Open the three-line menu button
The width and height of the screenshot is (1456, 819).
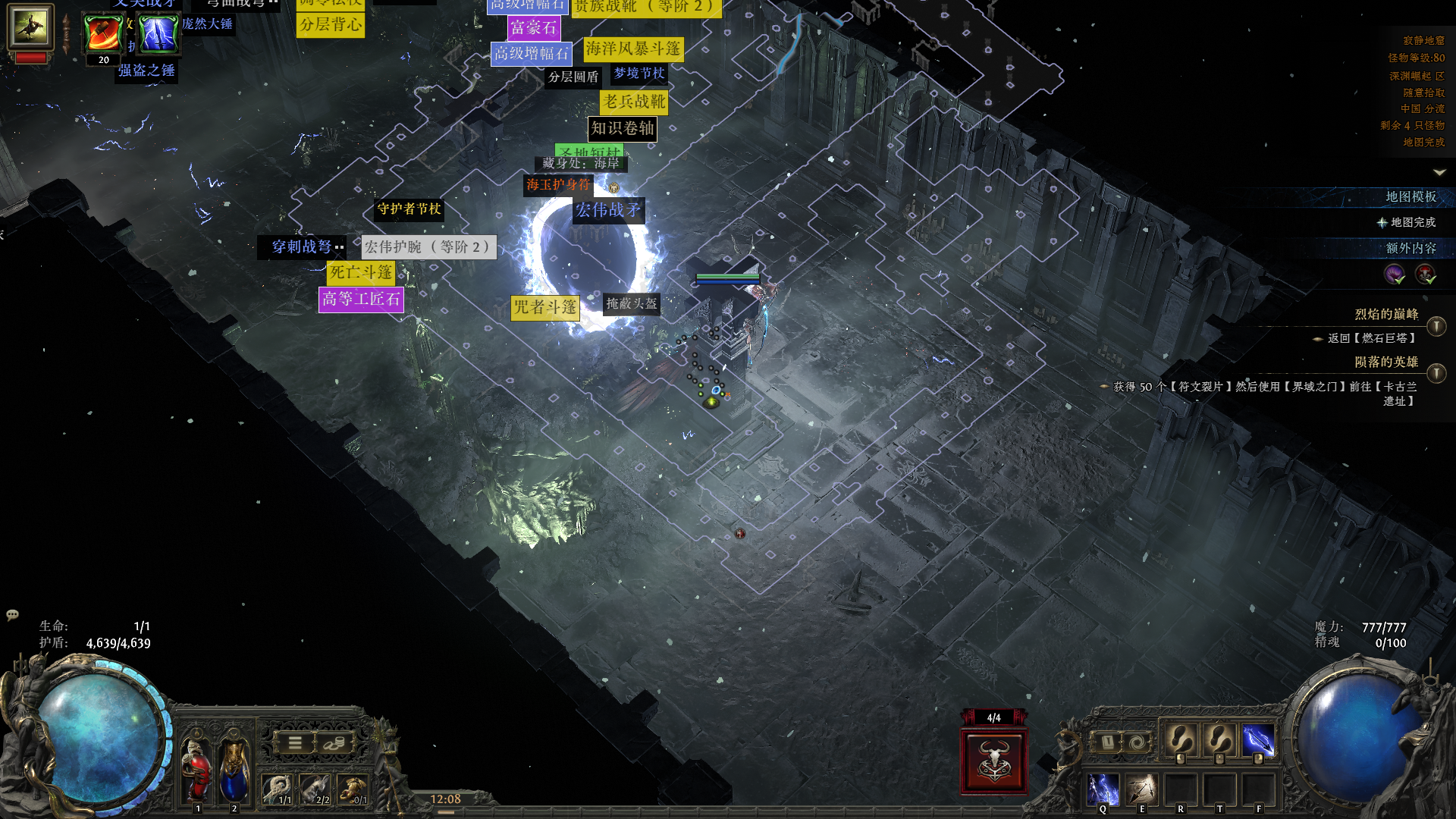pos(294,743)
